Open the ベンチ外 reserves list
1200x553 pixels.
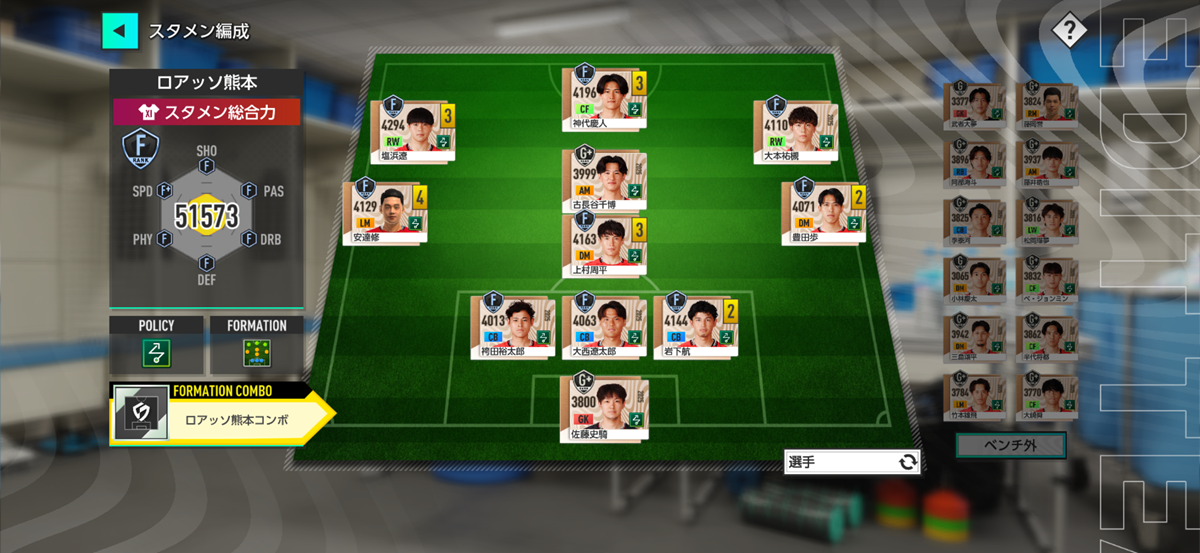point(1011,445)
